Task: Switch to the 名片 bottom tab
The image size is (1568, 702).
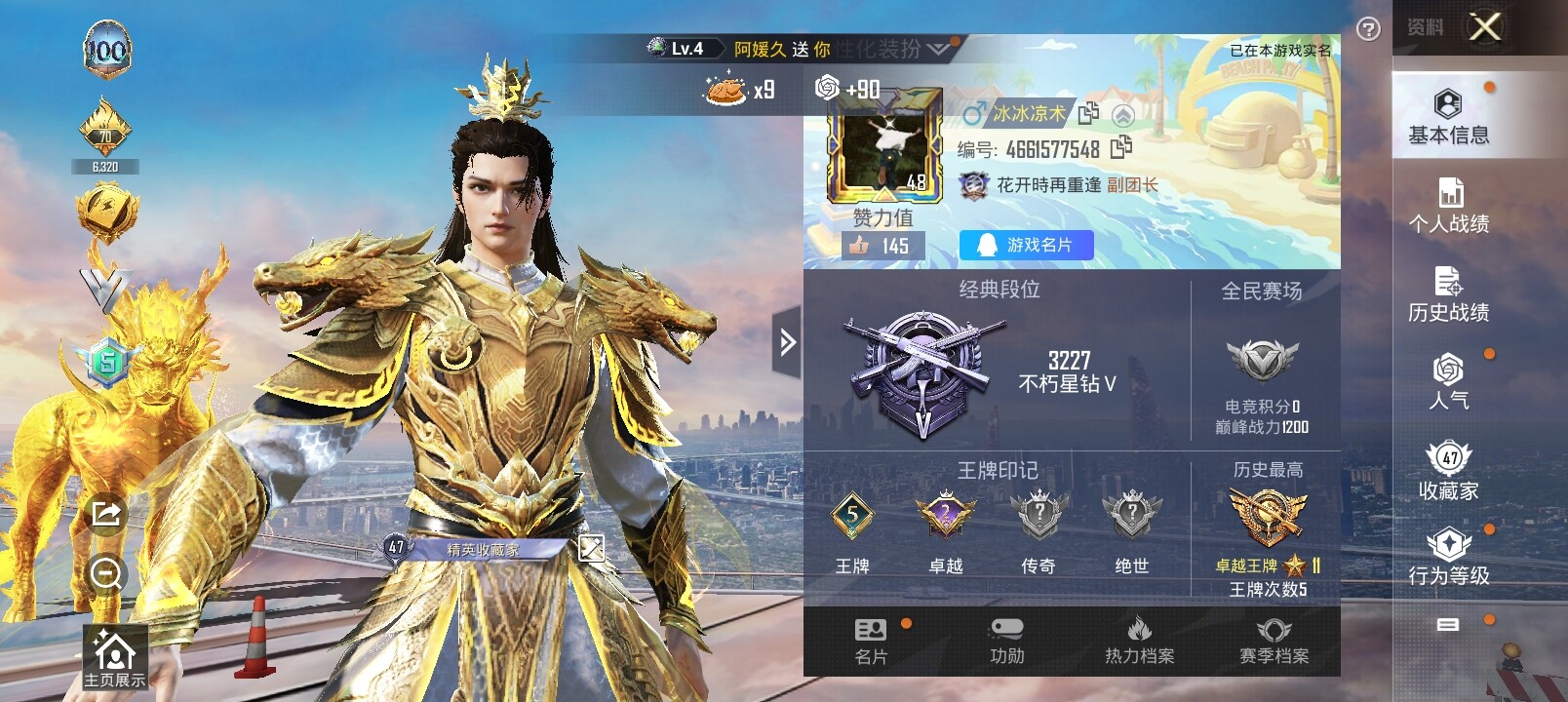Action: tap(871, 641)
